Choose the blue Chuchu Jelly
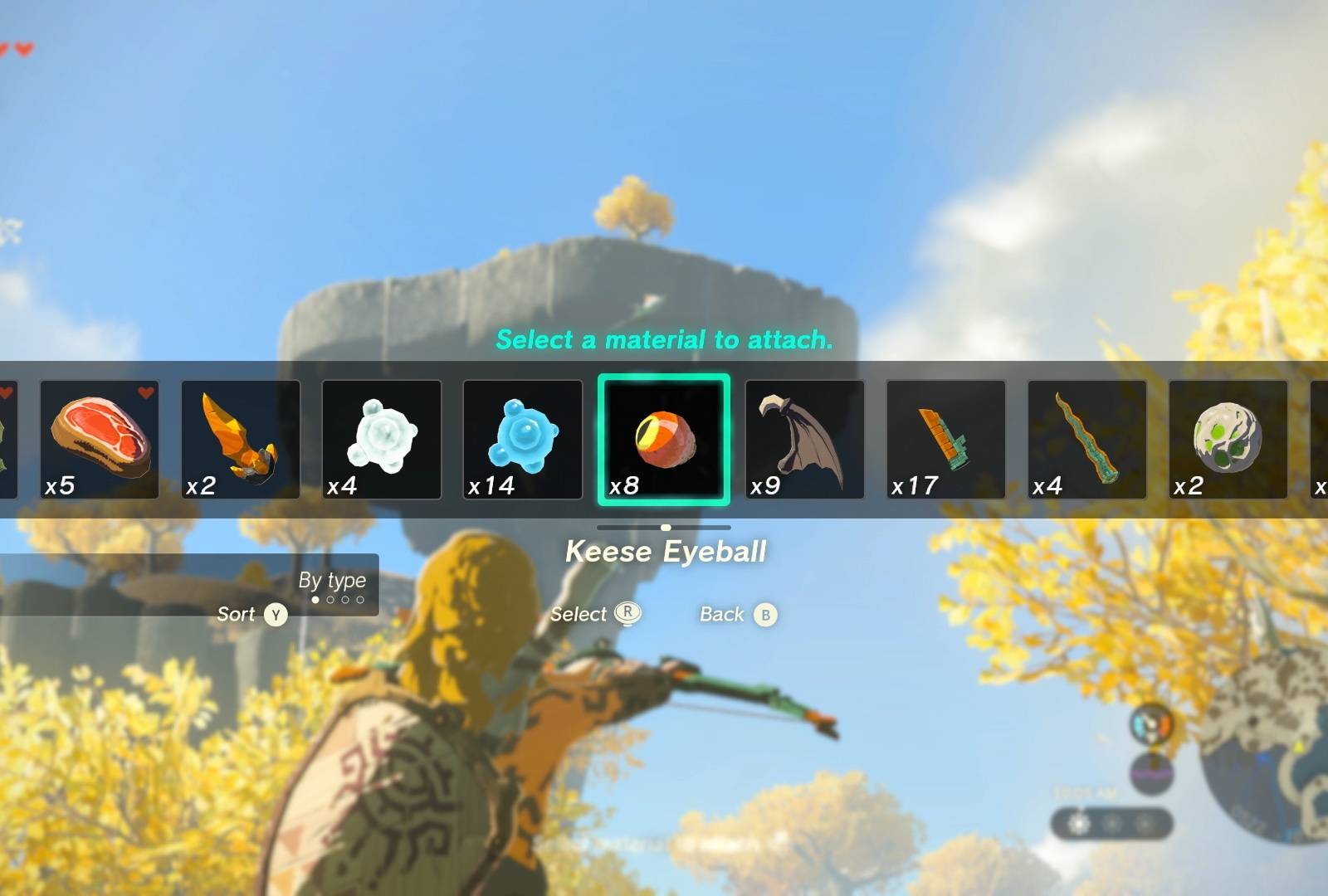The image size is (1328, 896). (523, 439)
